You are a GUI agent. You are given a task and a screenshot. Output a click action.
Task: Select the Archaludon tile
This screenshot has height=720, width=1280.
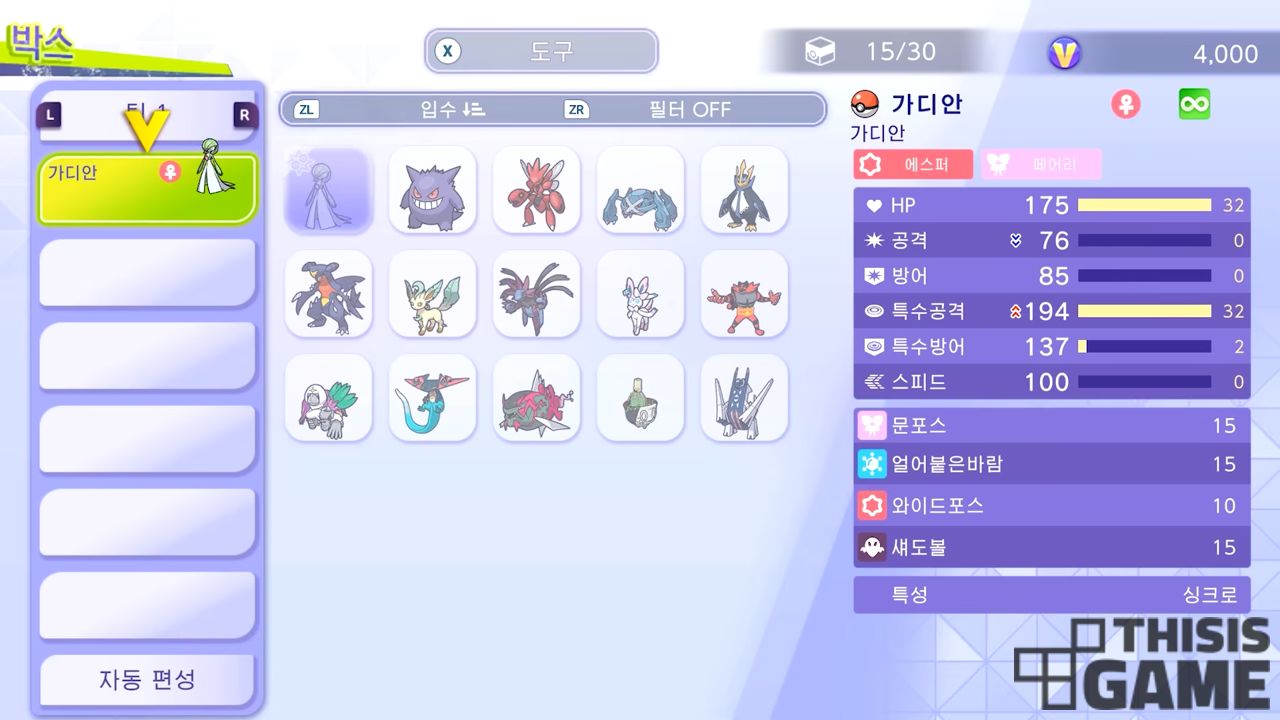point(744,398)
